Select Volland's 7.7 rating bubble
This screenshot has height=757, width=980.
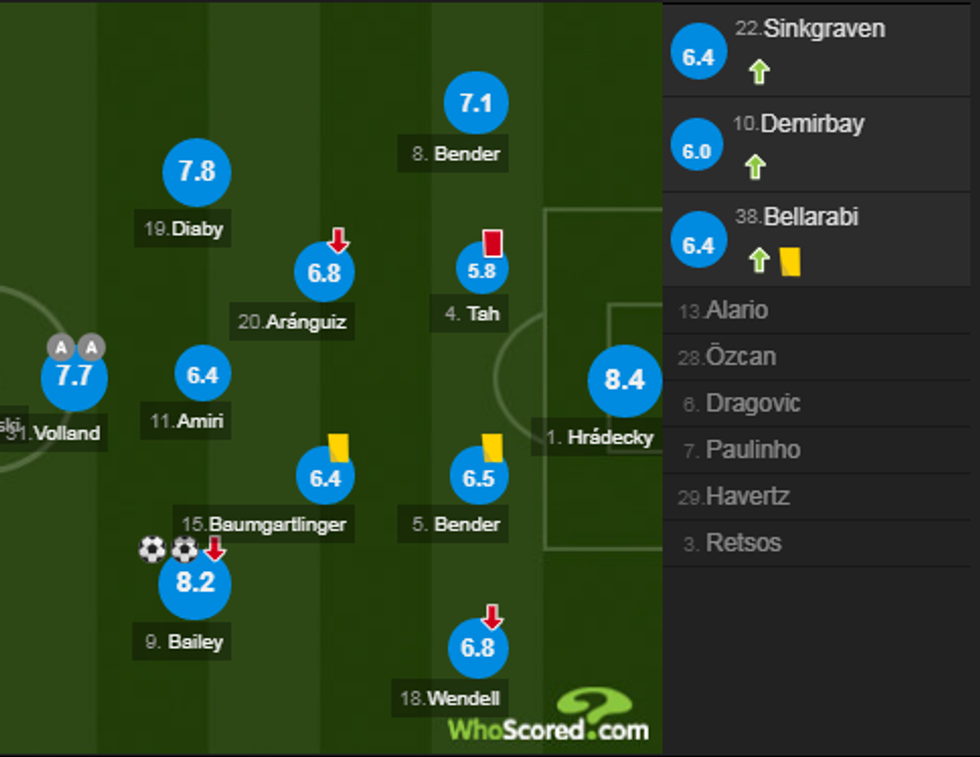click(x=74, y=378)
